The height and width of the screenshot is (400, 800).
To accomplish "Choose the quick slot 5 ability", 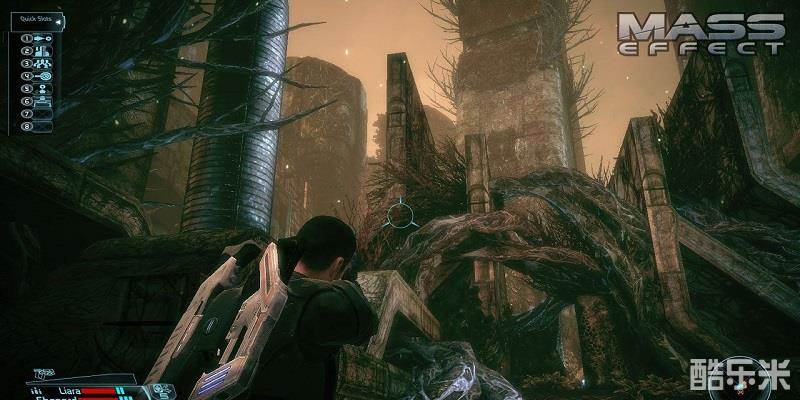I will (44, 87).
